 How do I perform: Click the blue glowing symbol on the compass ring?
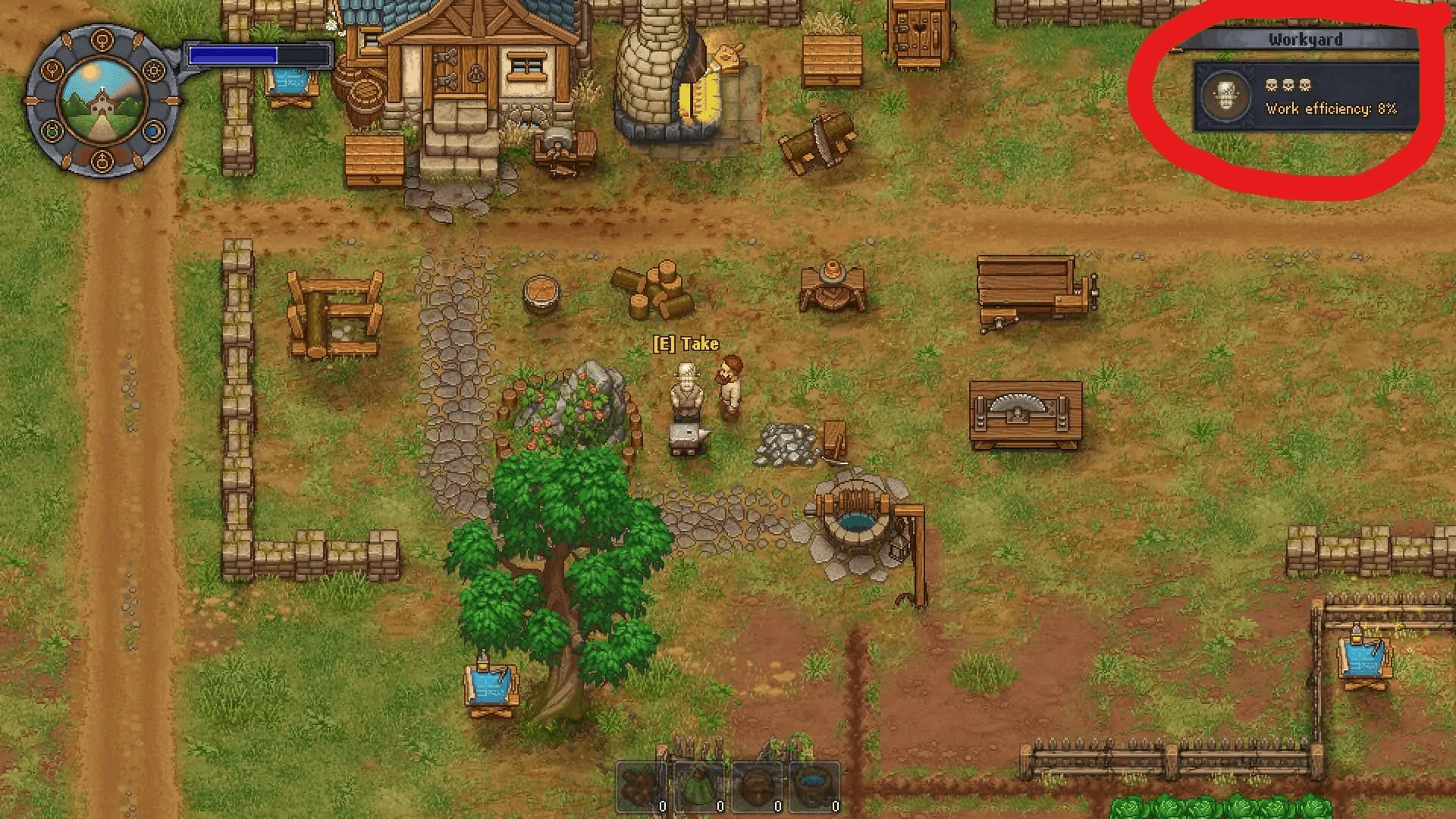(x=152, y=130)
